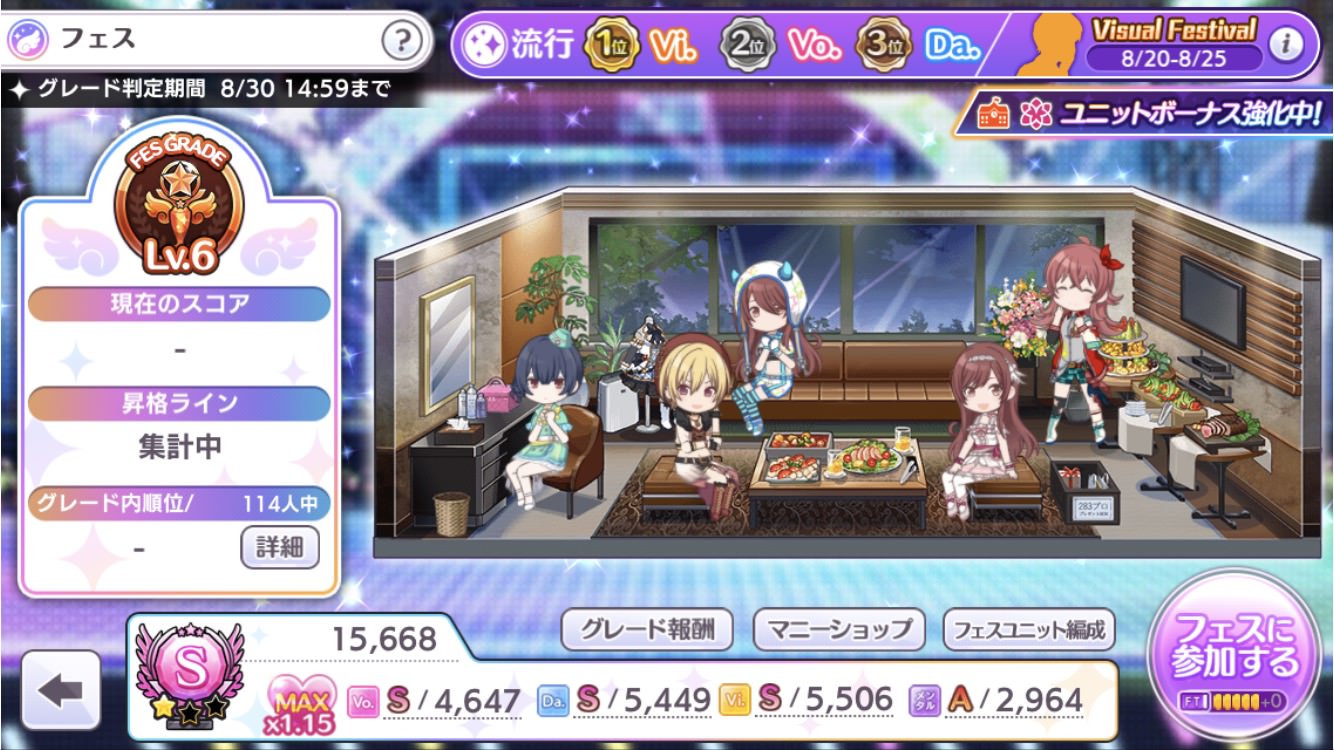Go back with the arrow button
The height and width of the screenshot is (750, 1334).
(x=61, y=691)
